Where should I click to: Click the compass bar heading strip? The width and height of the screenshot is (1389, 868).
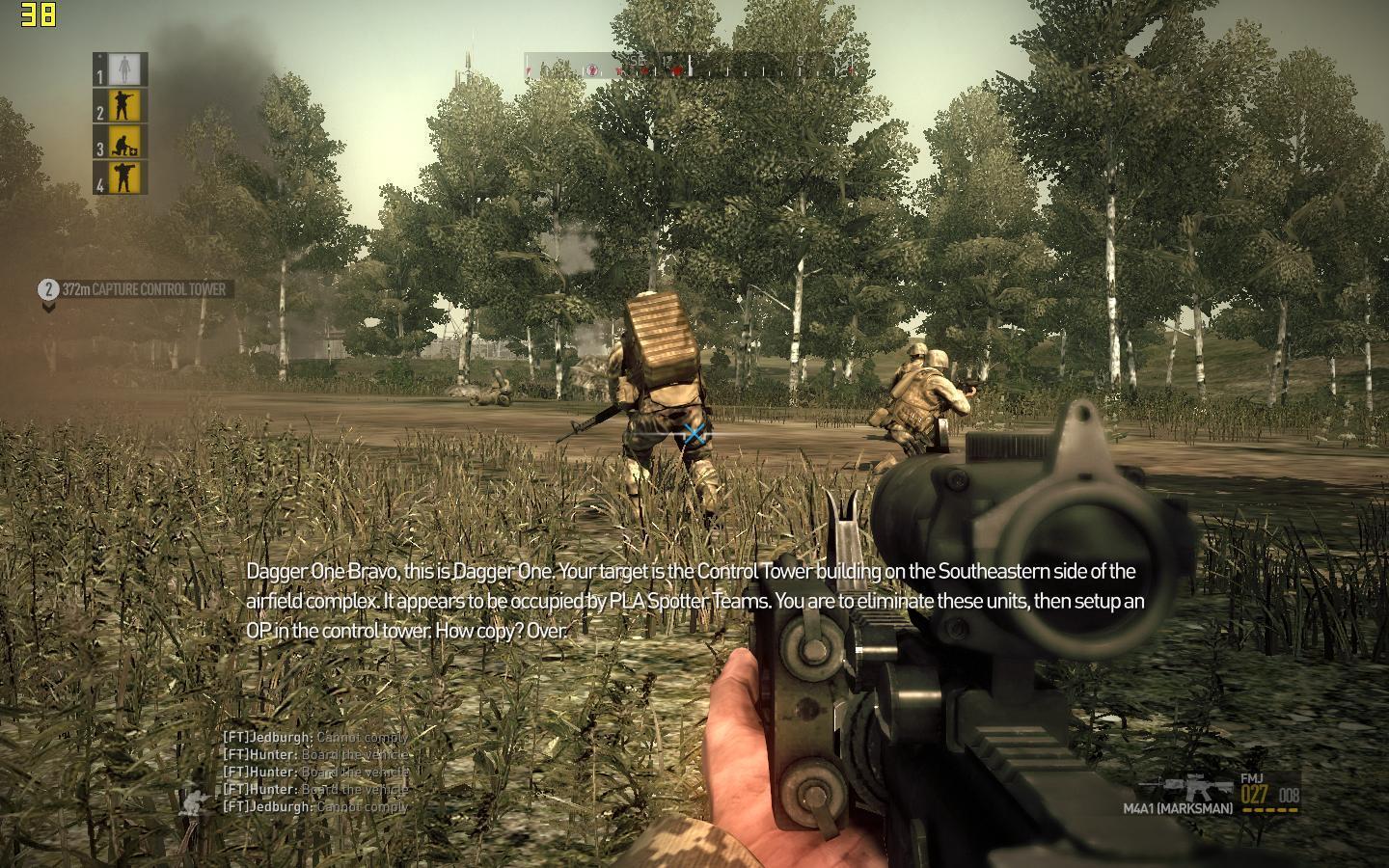[x=691, y=66]
